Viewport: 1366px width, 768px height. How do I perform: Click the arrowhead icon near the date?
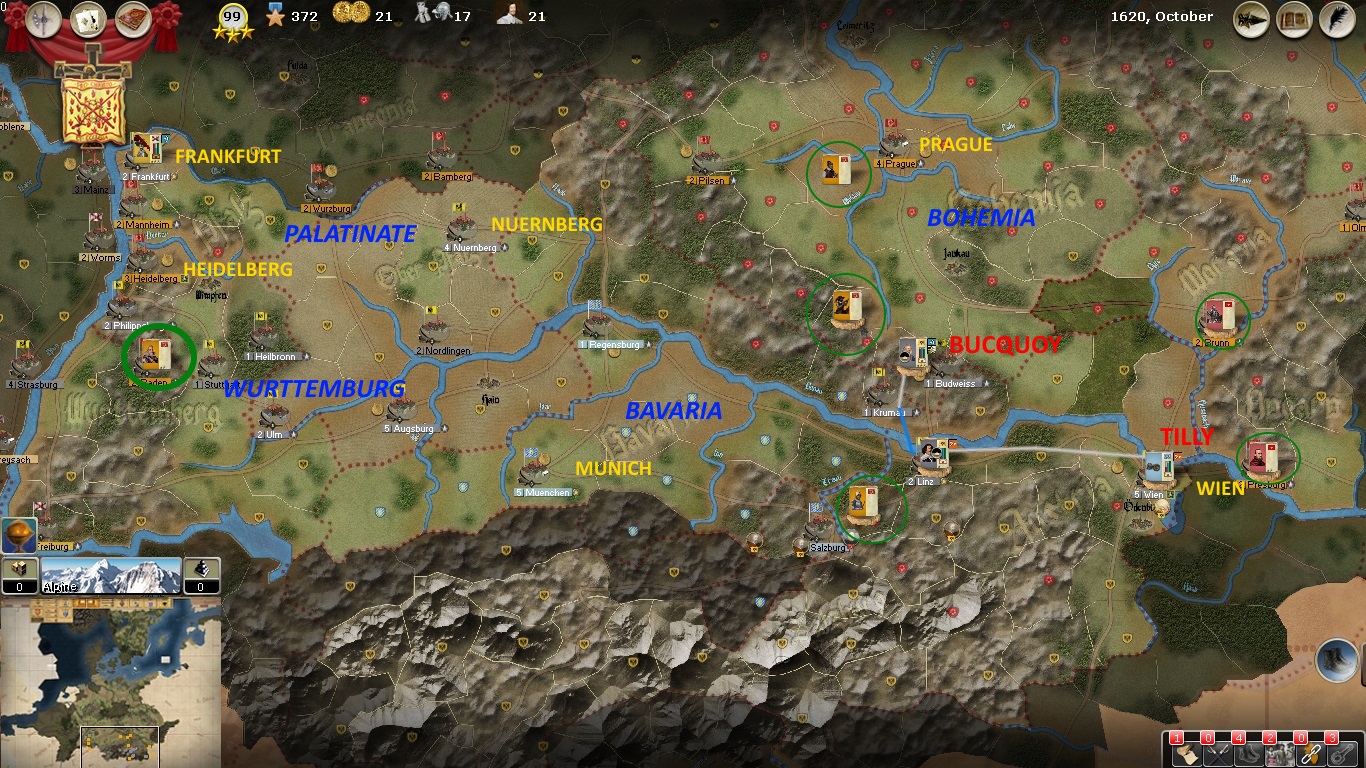click(x=1251, y=19)
